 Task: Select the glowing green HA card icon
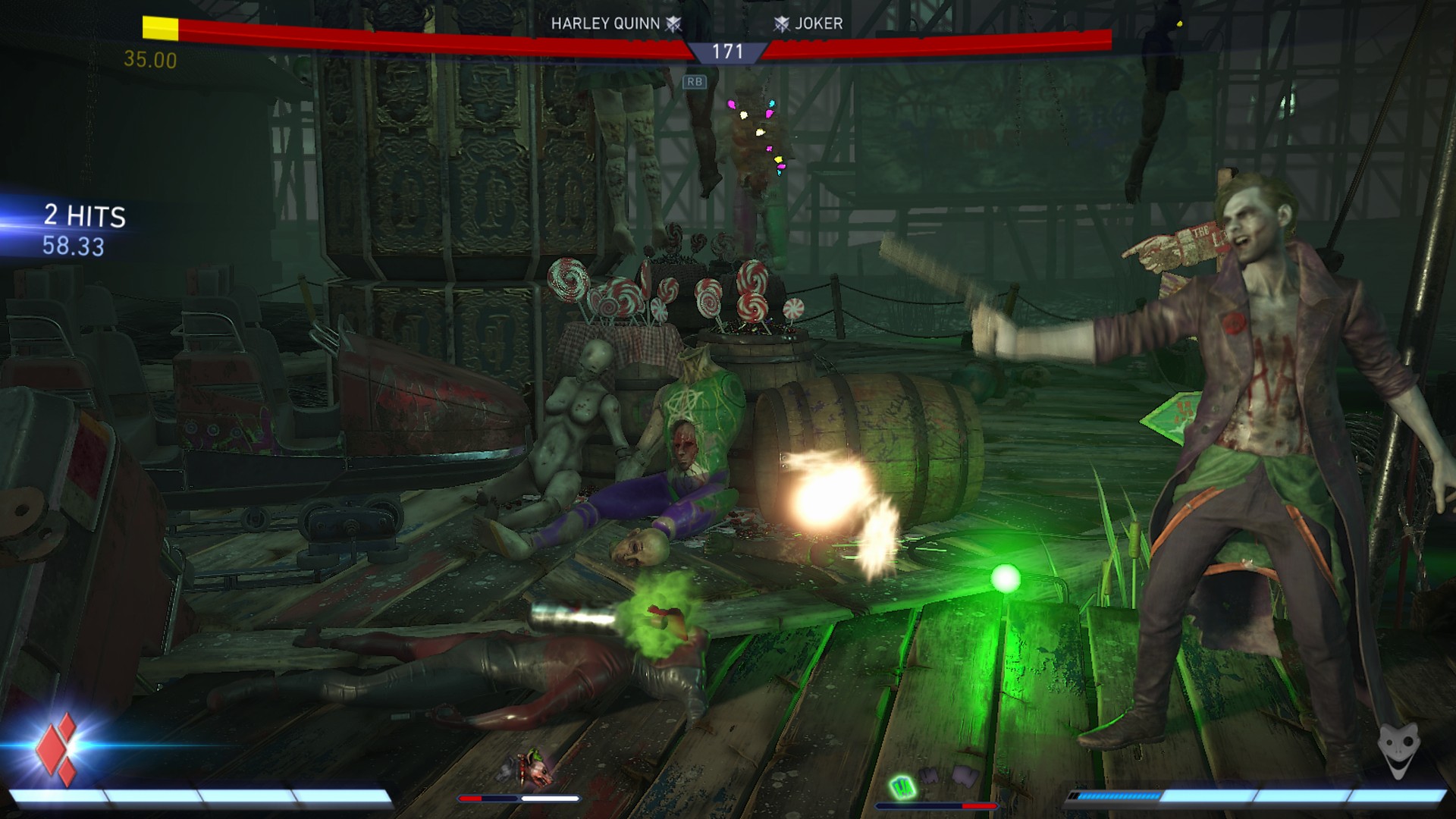tap(900, 787)
